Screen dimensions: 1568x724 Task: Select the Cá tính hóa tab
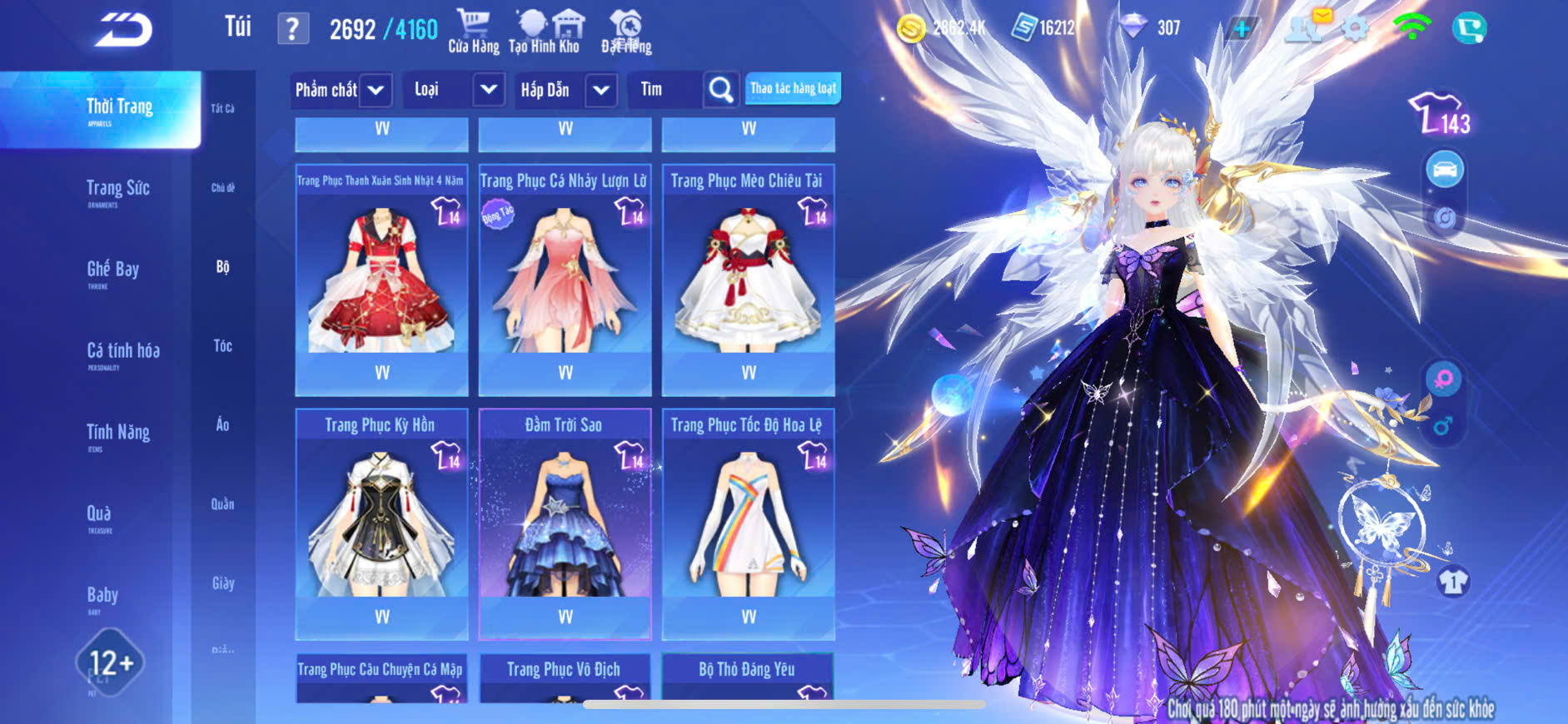pos(122,353)
